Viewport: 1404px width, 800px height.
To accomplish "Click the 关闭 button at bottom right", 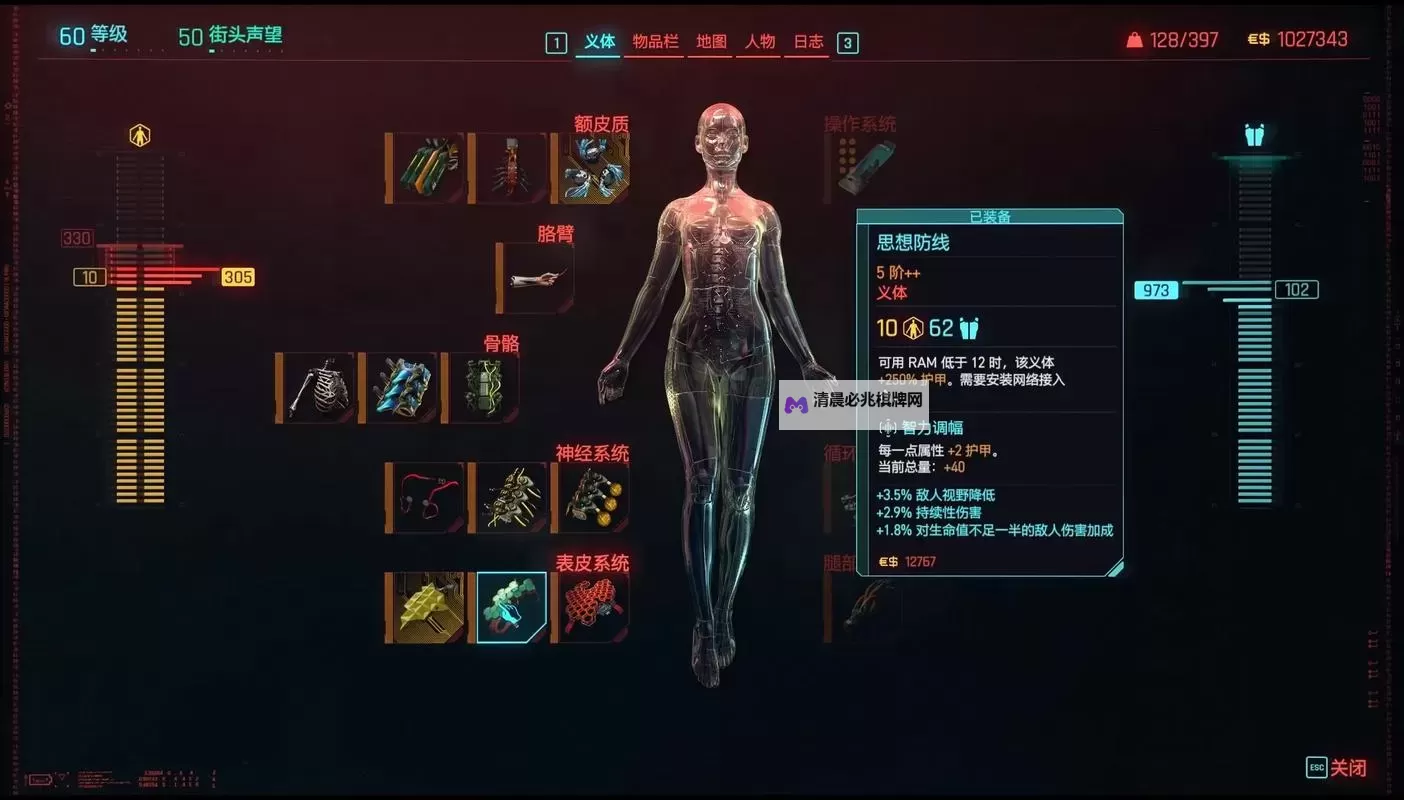I will coord(1348,767).
